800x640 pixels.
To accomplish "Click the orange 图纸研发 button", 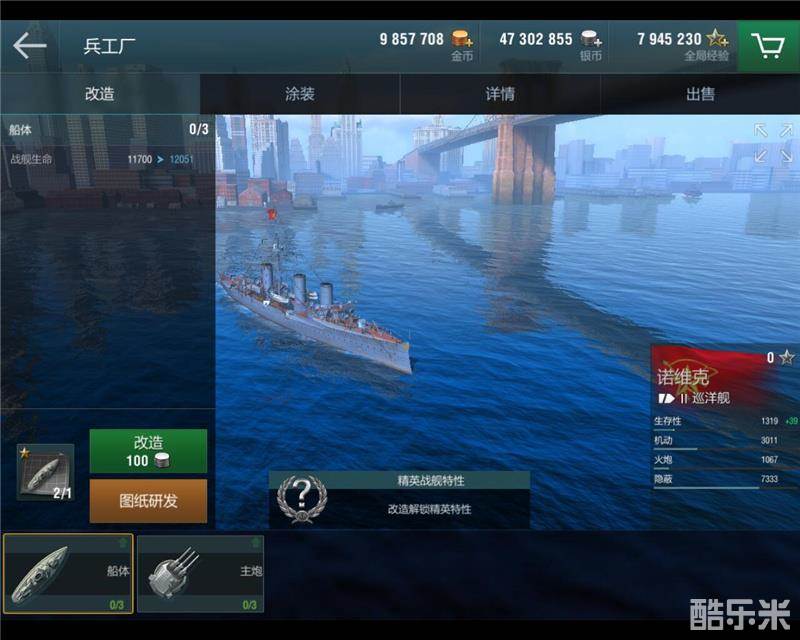I will tap(148, 501).
